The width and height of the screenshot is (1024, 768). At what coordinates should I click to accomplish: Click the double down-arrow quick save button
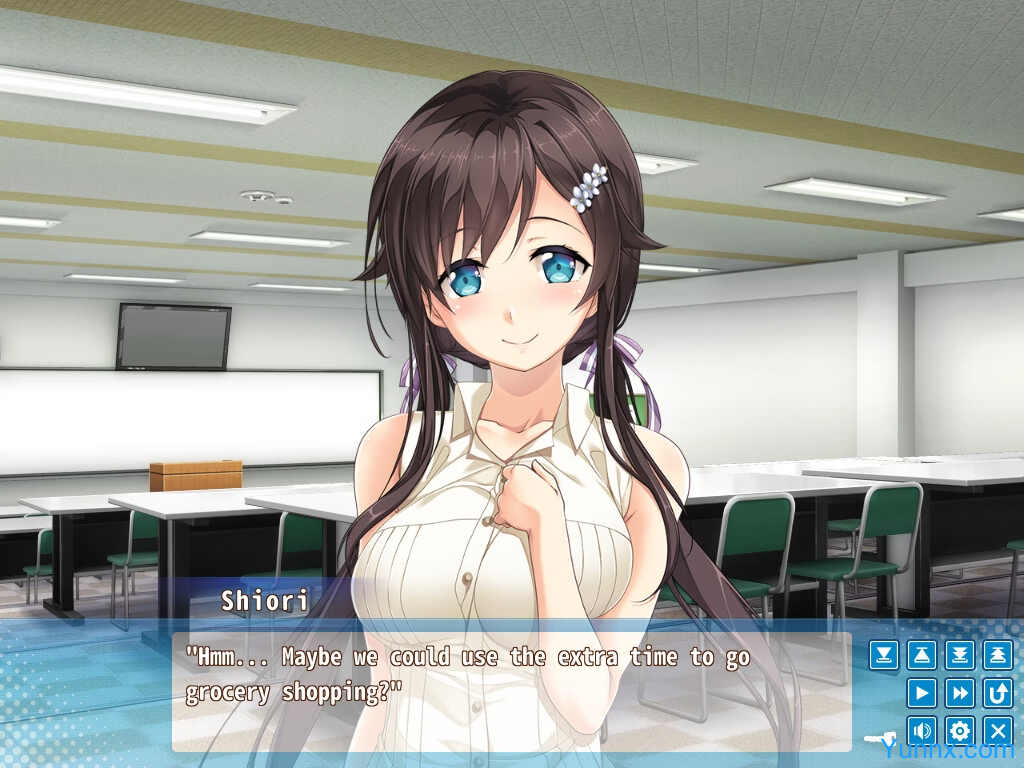click(959, 655)
